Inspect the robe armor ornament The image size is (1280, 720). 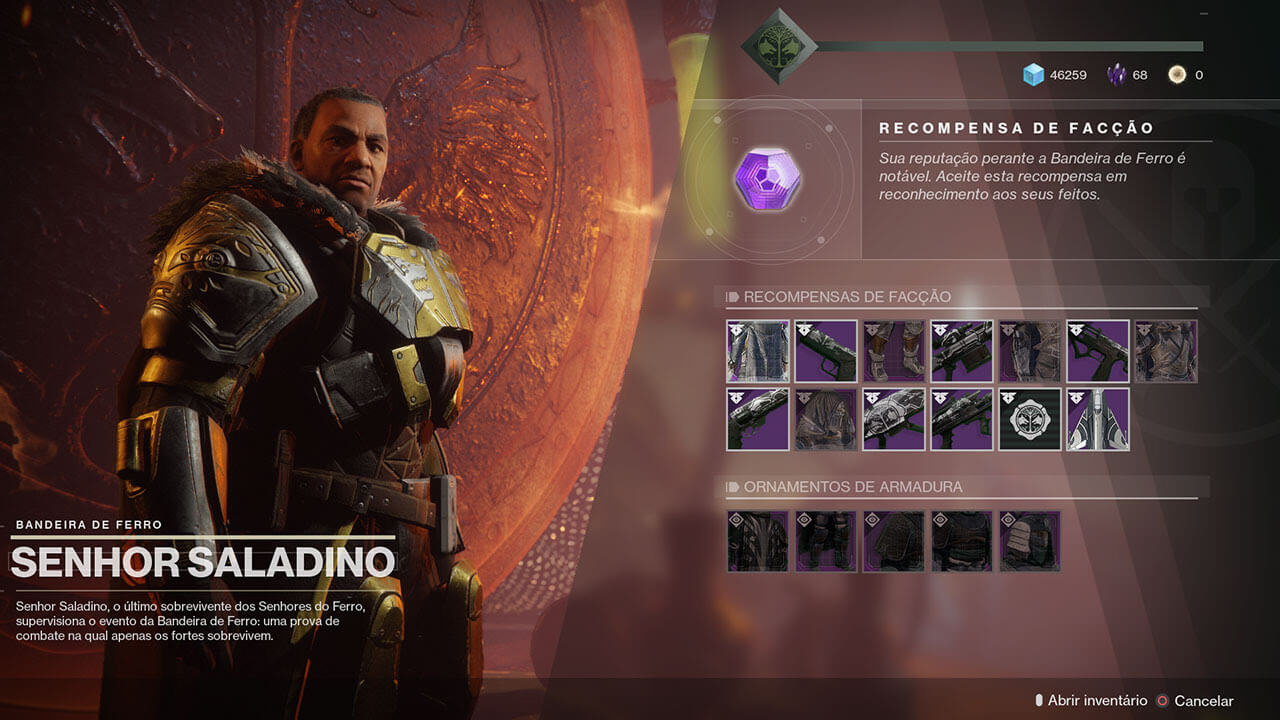[x=758, y=541]
